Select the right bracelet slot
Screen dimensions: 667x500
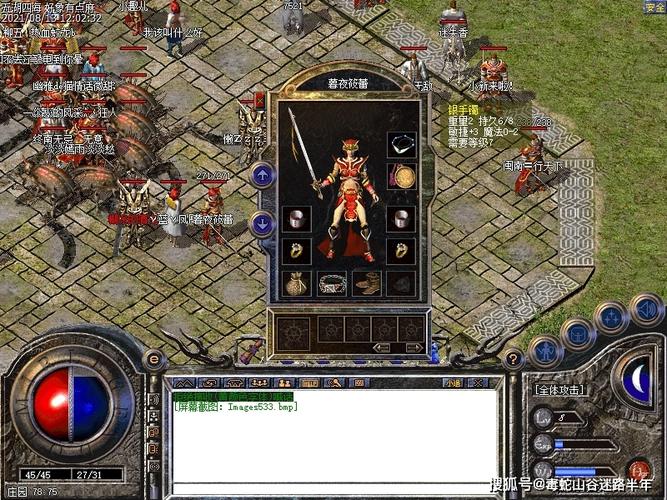(401, 217)
